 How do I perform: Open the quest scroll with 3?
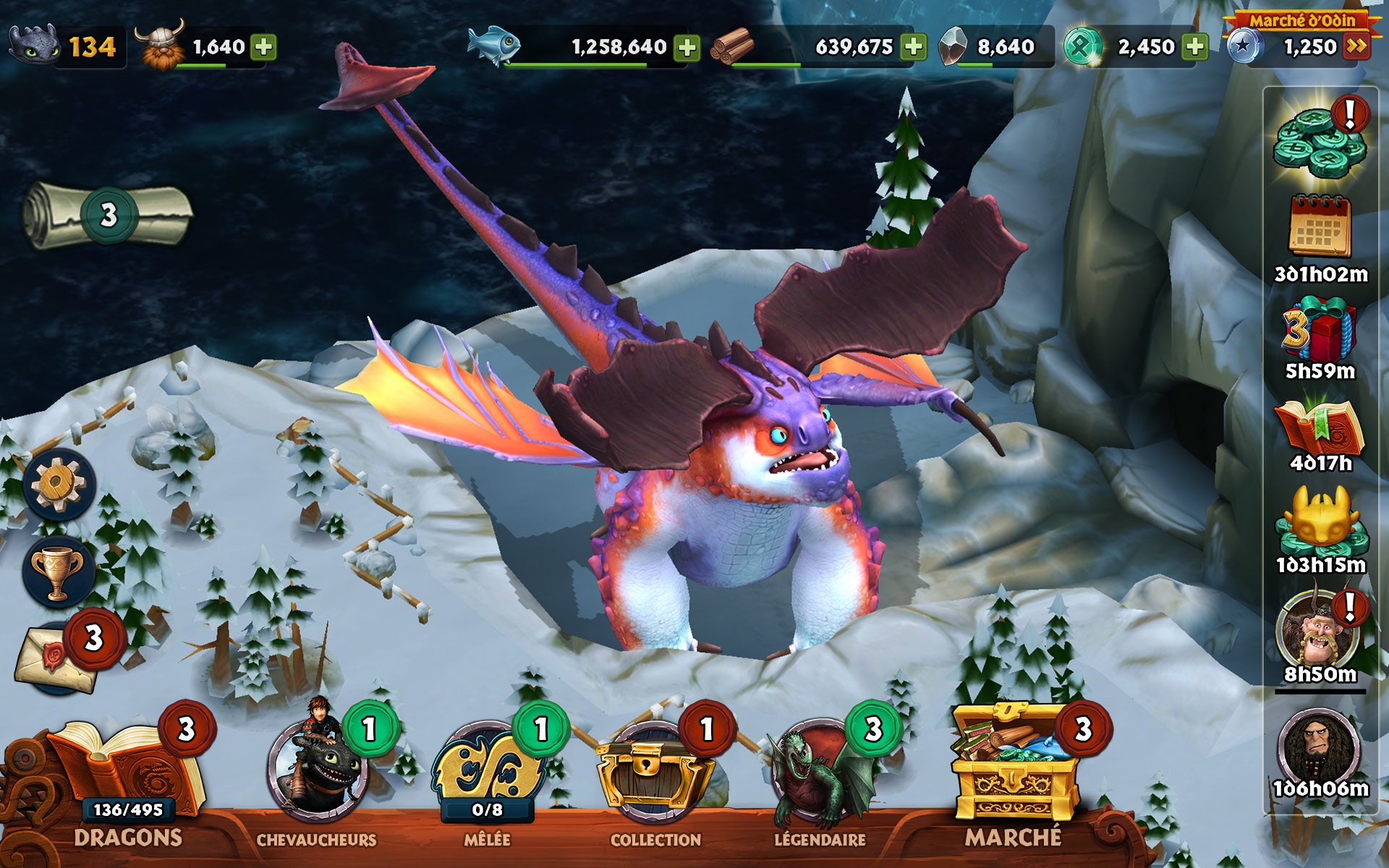(107, 215)
